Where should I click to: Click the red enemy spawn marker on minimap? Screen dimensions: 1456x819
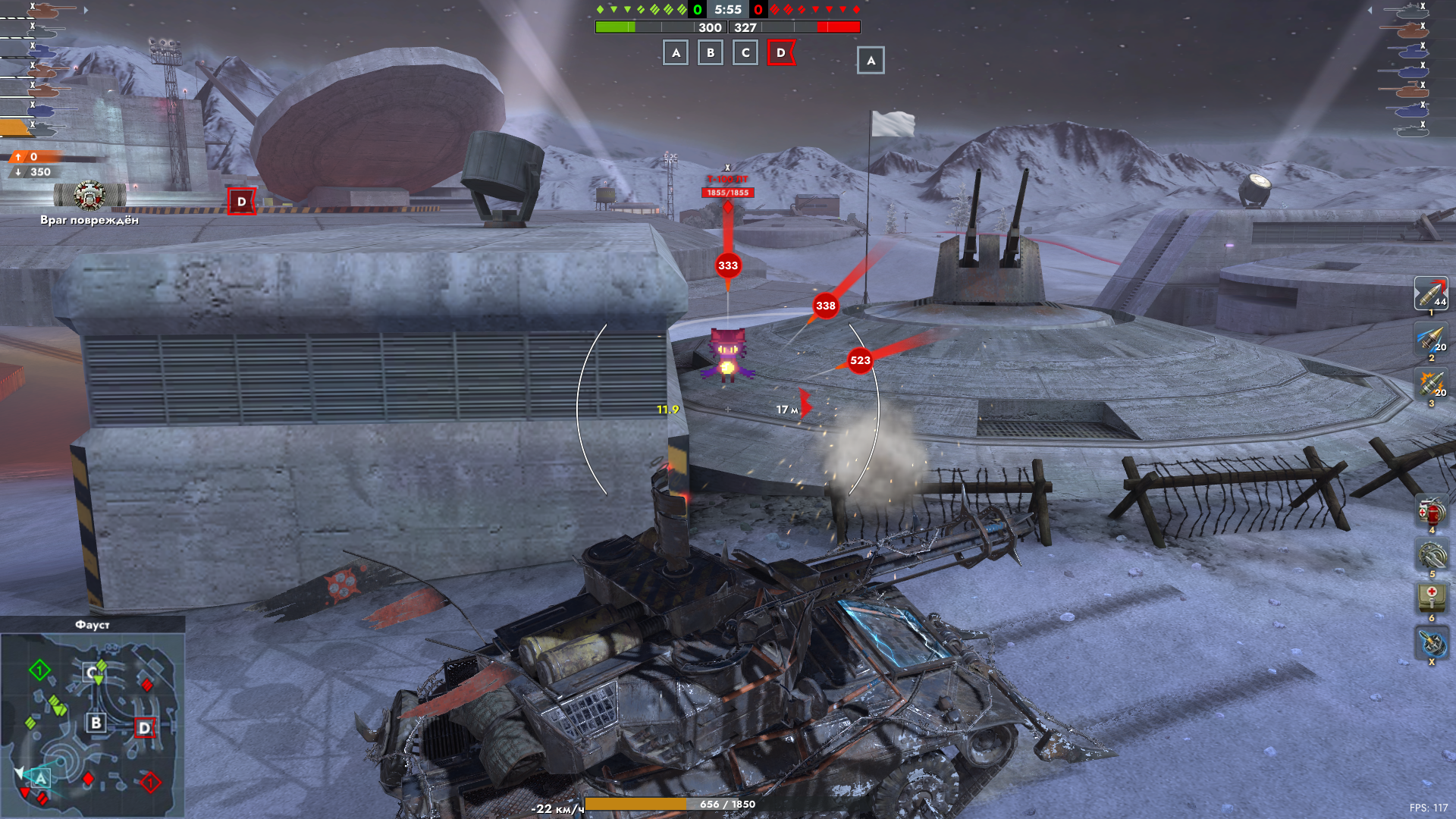[x=150, y=783]
